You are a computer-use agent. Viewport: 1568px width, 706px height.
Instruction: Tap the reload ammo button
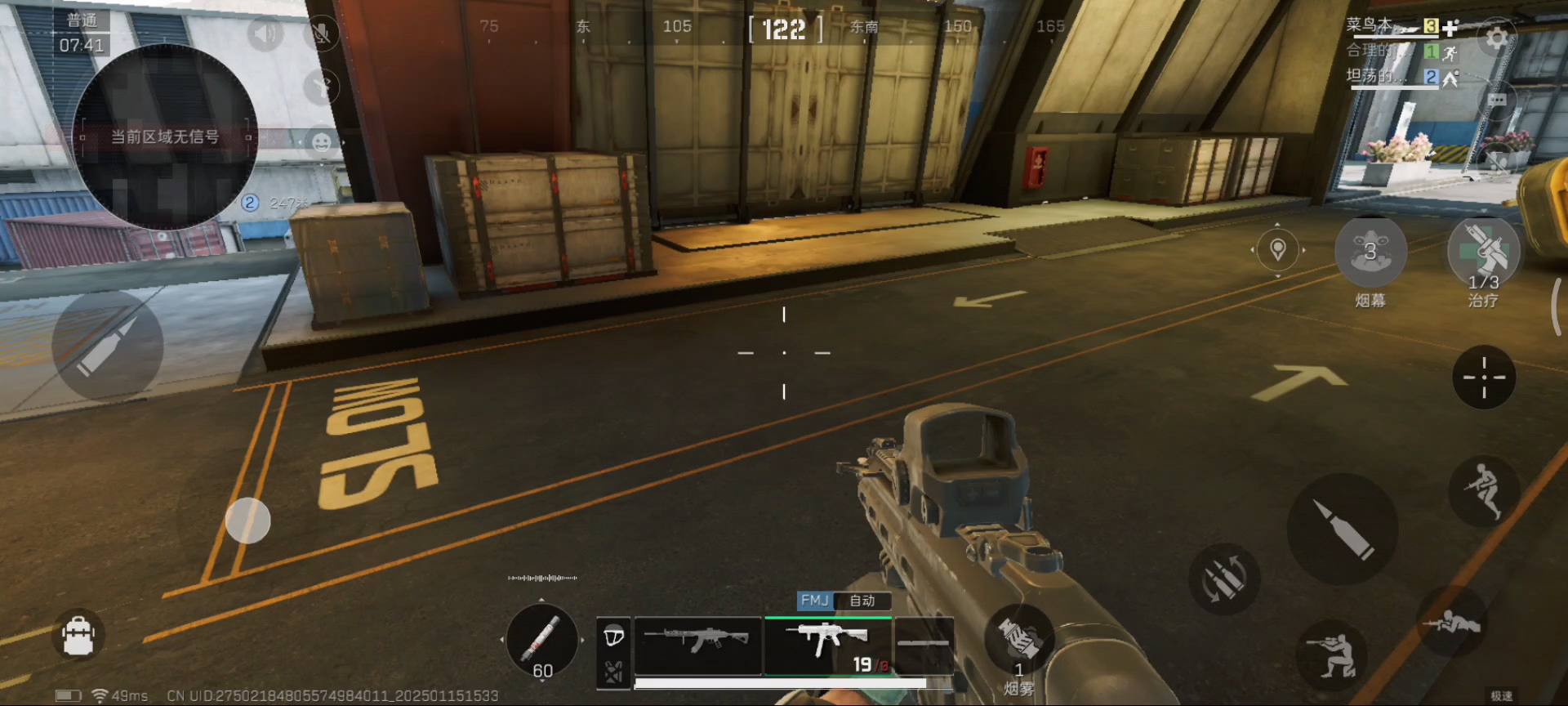[x=1223, y=579]
